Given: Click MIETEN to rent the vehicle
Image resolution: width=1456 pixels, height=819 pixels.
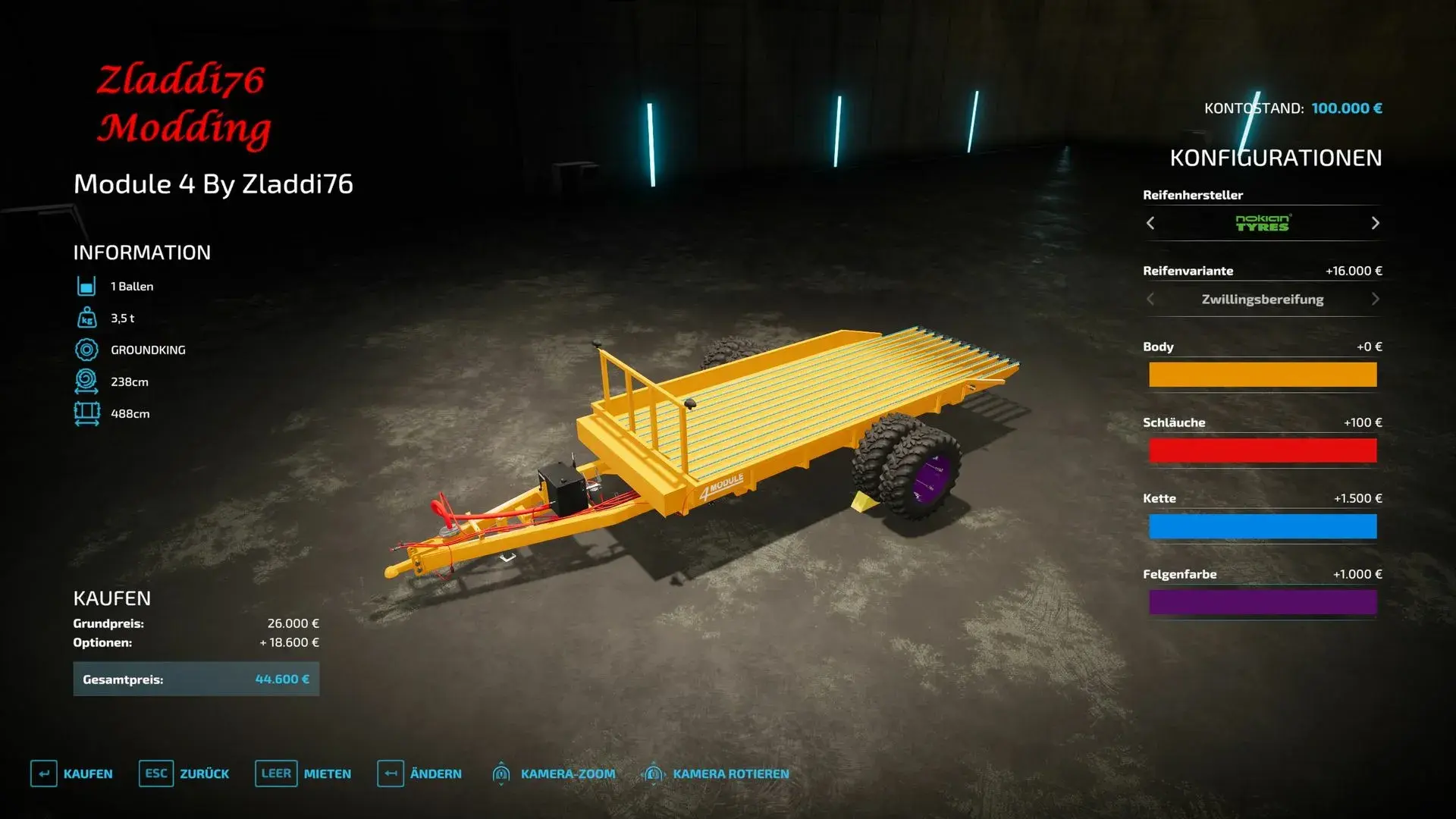Looking at the screenshot, I should pyautogui.click(x=326, y=773).
